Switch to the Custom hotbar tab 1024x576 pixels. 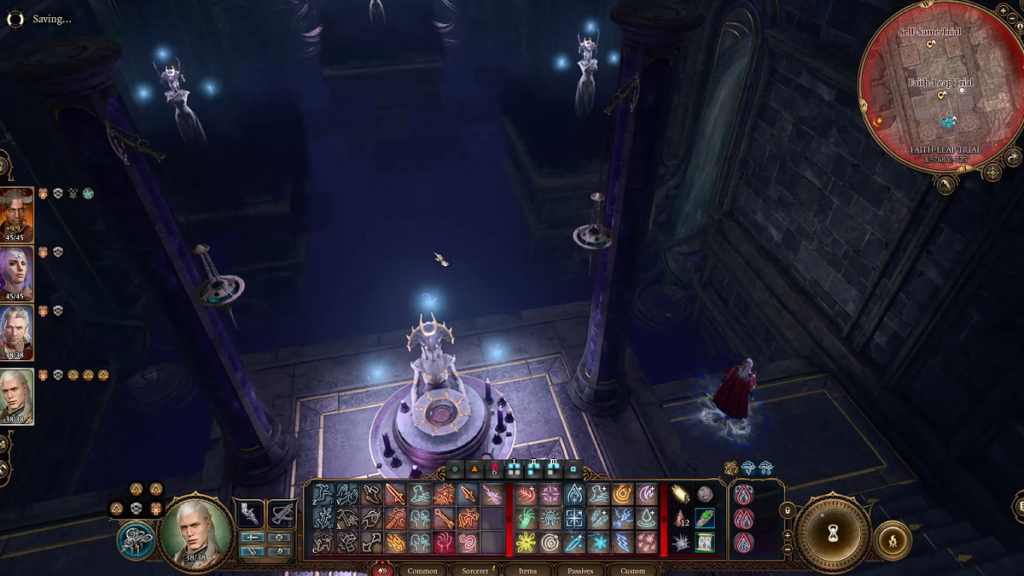(633, 570)
